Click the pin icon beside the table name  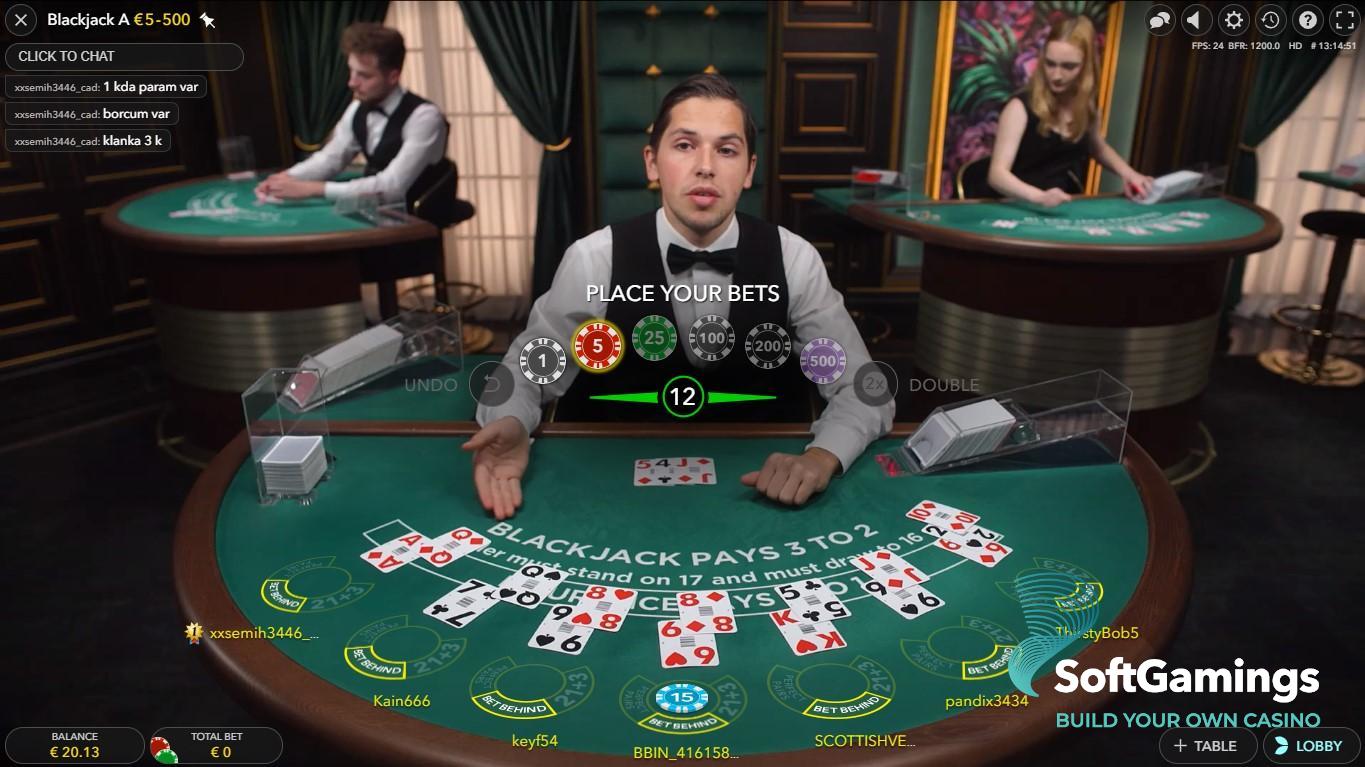[x=209, y=18]
